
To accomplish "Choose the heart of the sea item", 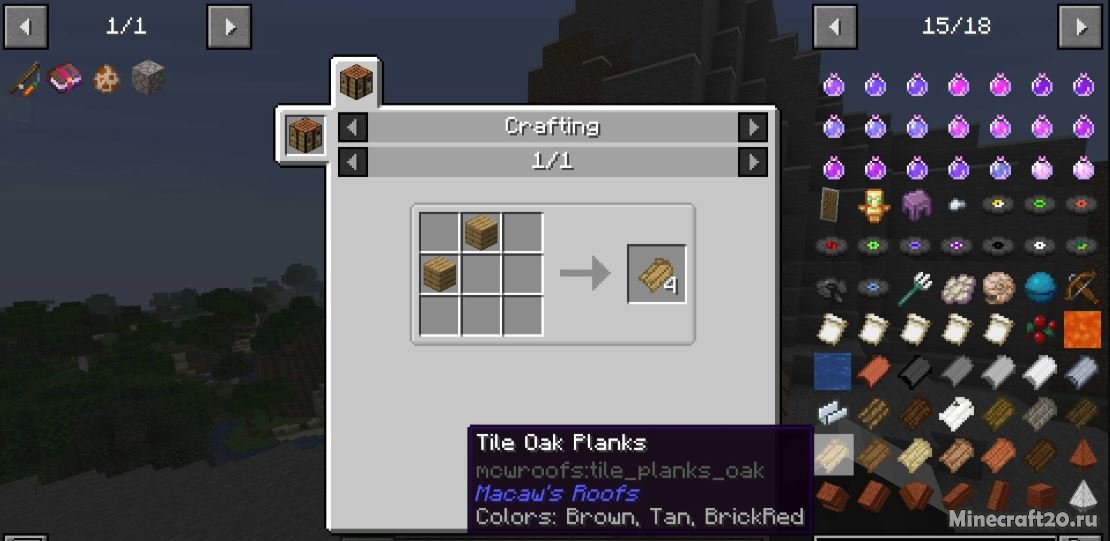I will [1040, 288].
